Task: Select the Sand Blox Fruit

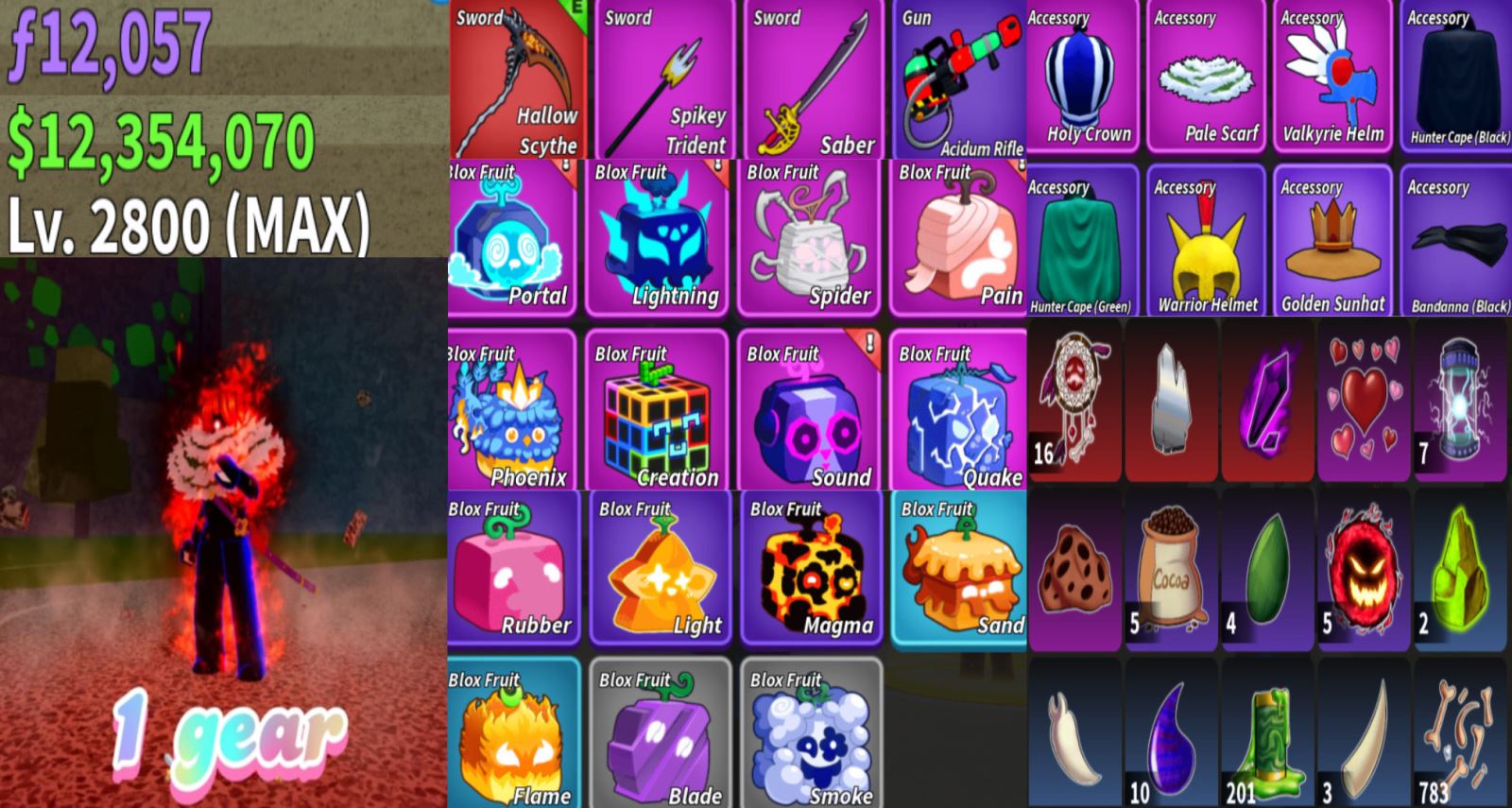Action: click(x=959, y=569)
